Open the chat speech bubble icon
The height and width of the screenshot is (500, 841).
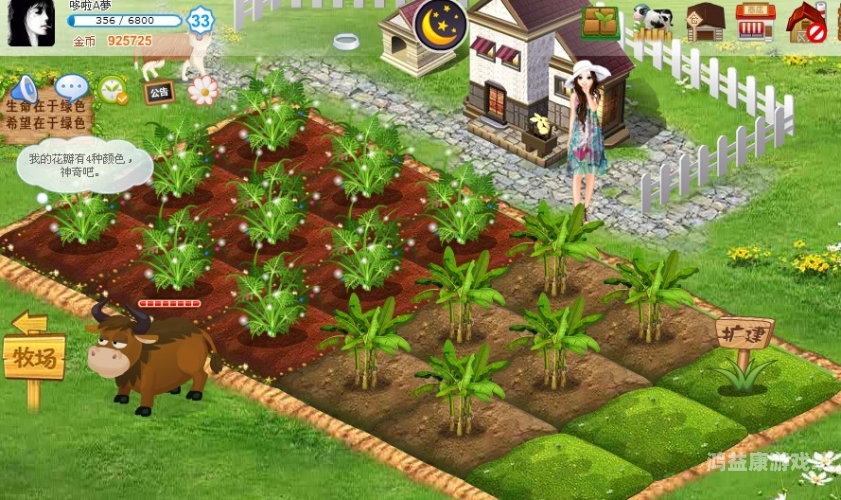70,89
